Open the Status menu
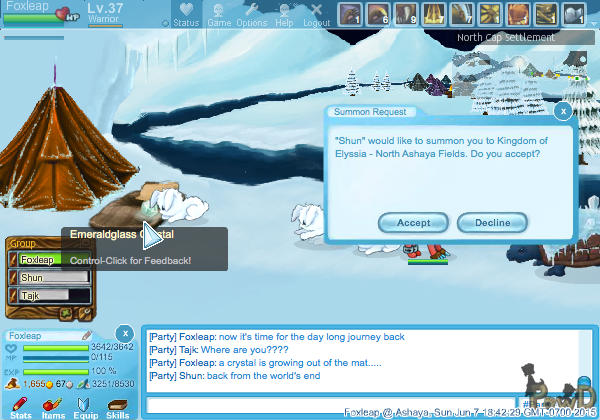This screenshot has height=420, width=600. (x=185, y=15)
